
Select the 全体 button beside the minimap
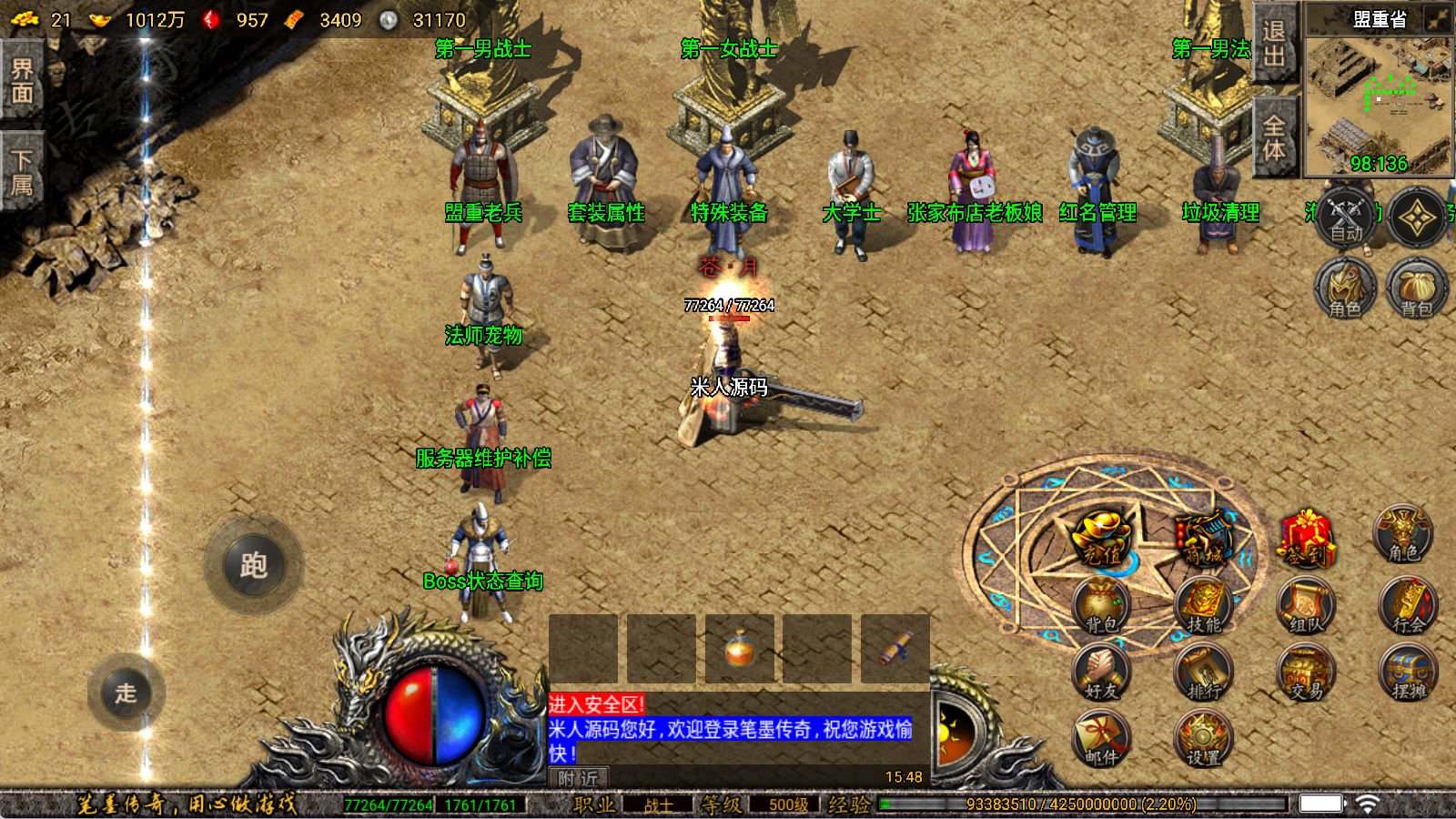[x=1274, y=136]
